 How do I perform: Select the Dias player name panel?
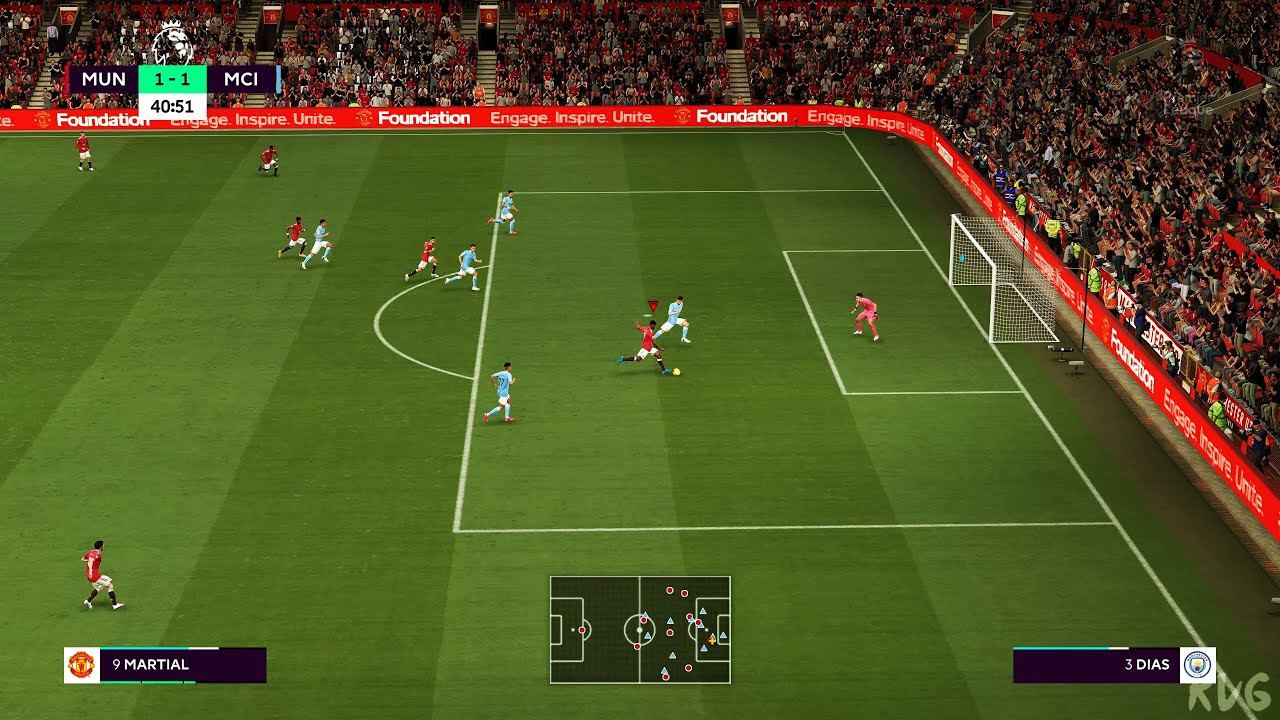1096,665
